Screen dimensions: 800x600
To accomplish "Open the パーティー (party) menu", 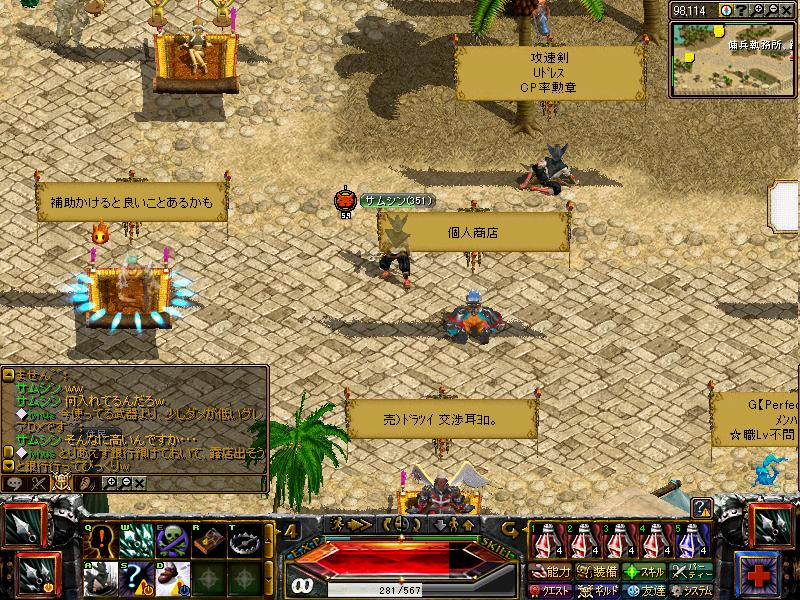I will pos(692,572).
